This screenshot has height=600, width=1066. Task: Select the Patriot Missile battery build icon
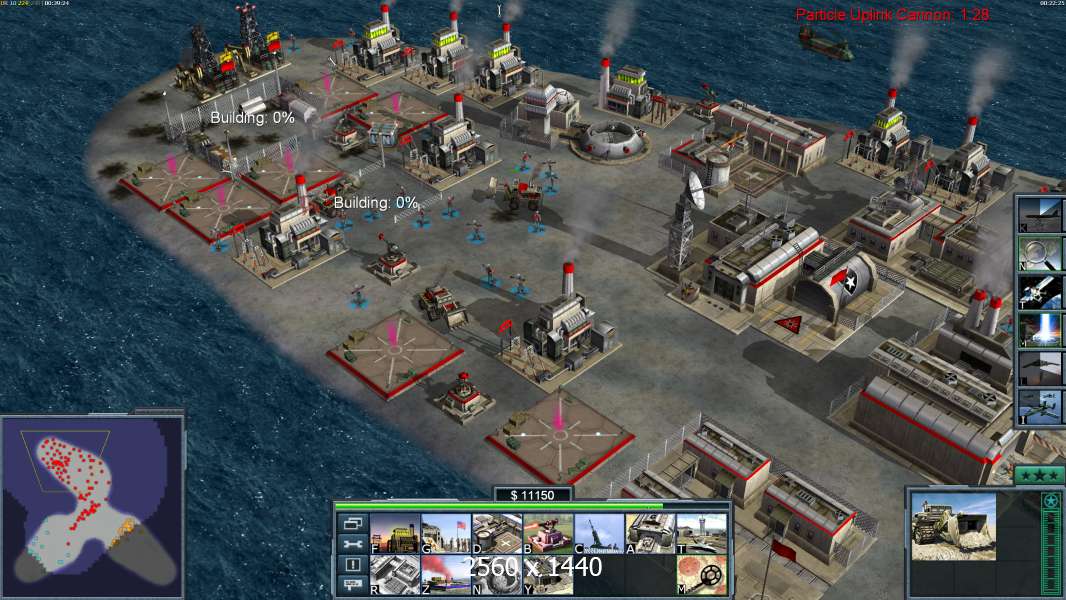pos(599,534)
